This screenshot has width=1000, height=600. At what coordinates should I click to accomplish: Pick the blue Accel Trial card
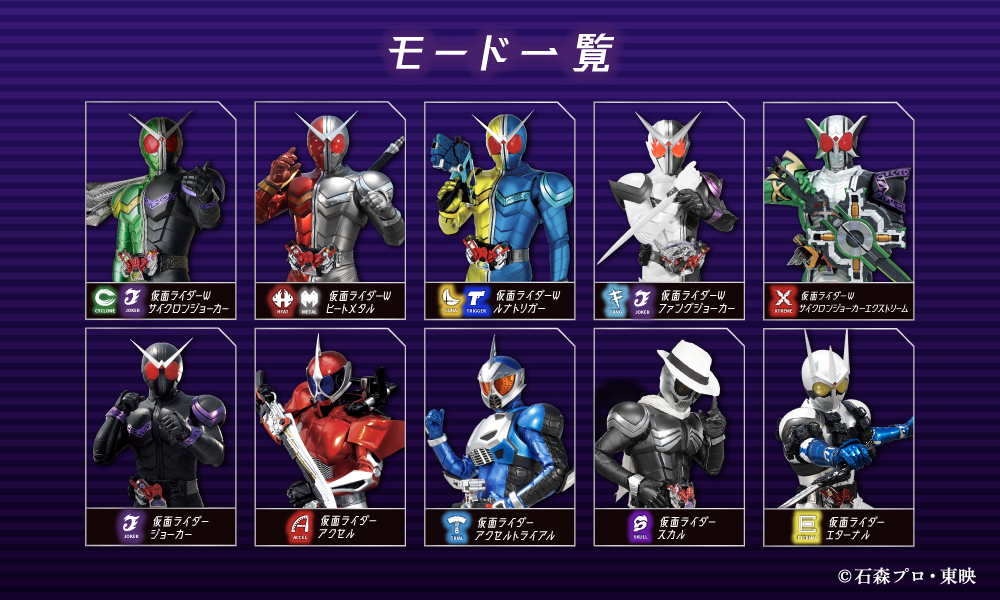[500, 437]
